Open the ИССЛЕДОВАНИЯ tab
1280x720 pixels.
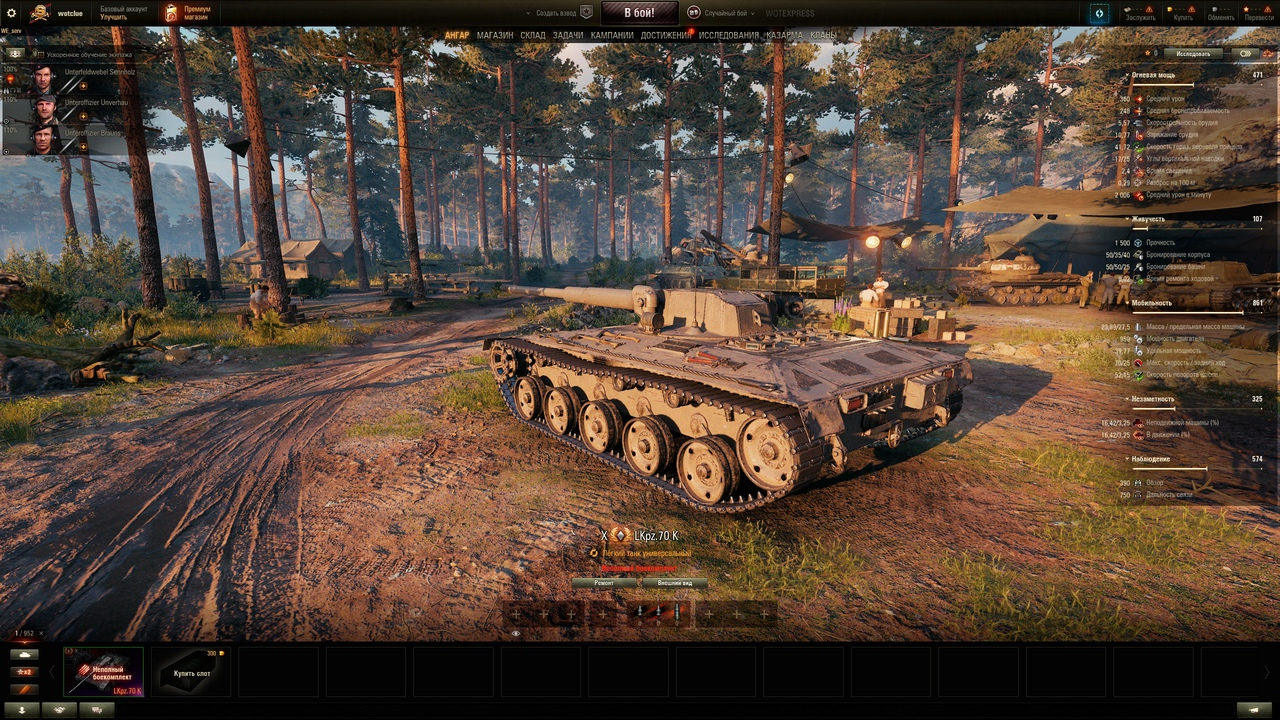(728, 35)
